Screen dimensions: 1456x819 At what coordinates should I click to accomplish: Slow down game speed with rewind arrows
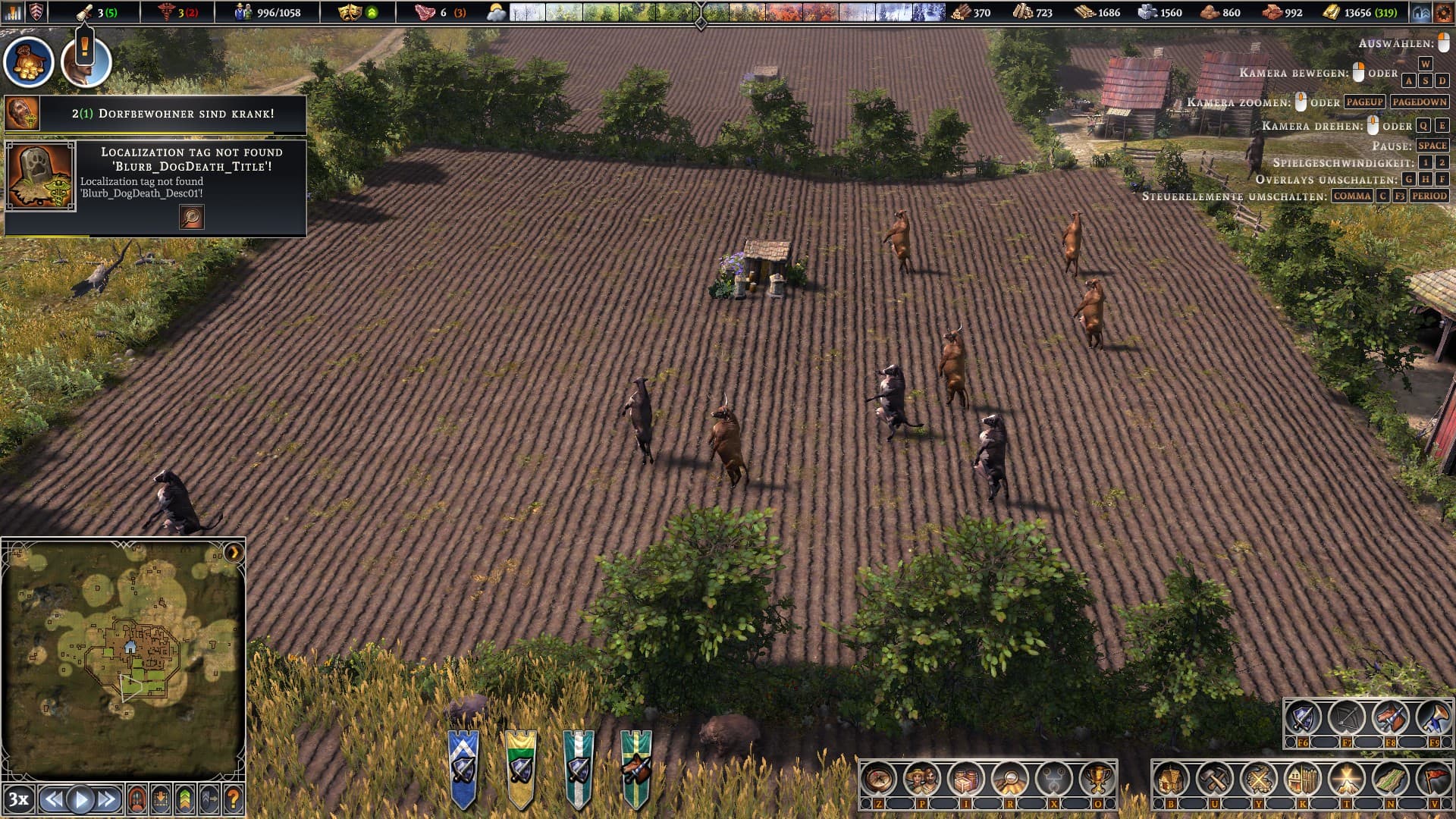tap(53, 799)
